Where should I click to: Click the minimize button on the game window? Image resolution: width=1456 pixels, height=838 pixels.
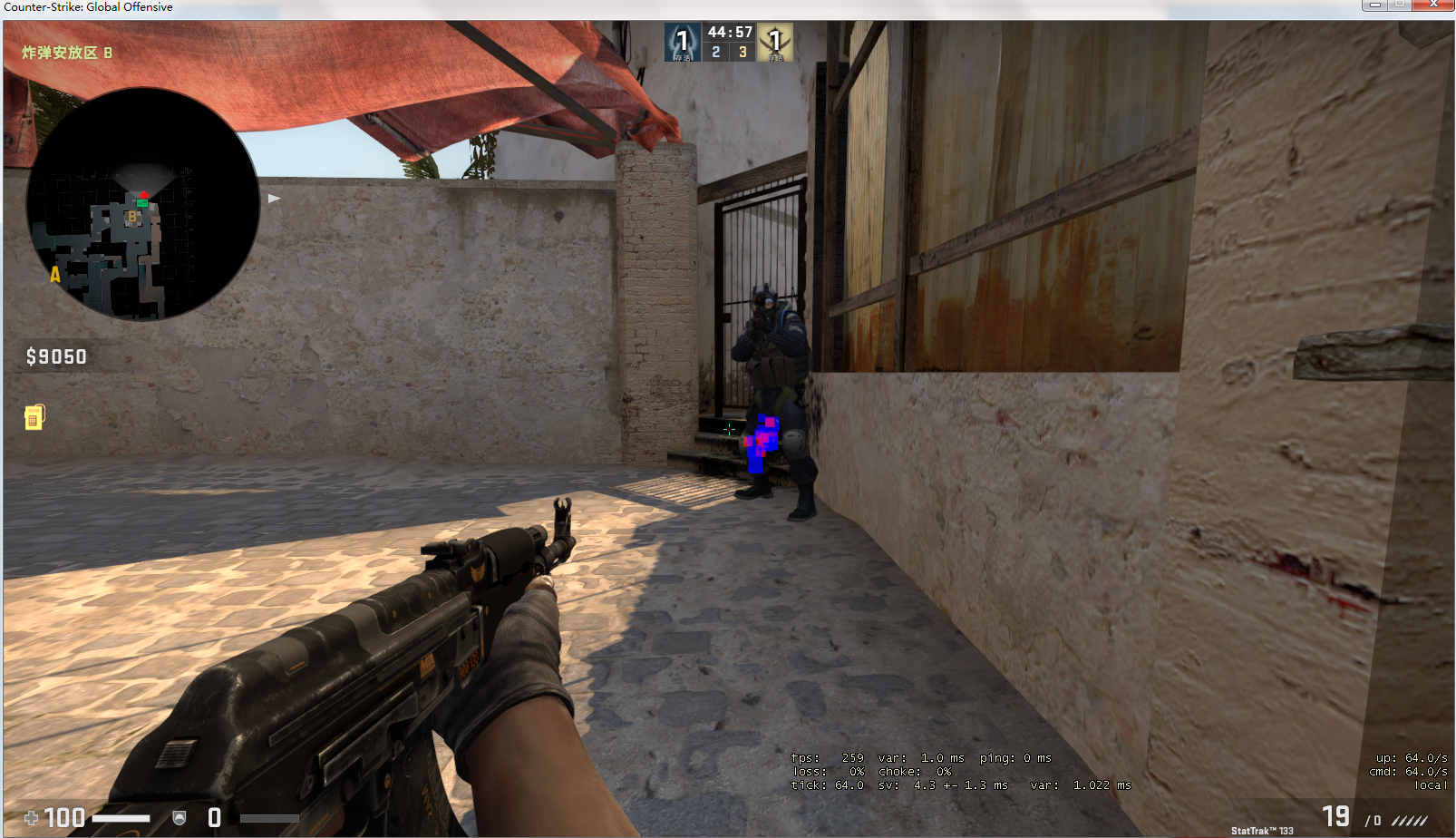[1377, 6]
